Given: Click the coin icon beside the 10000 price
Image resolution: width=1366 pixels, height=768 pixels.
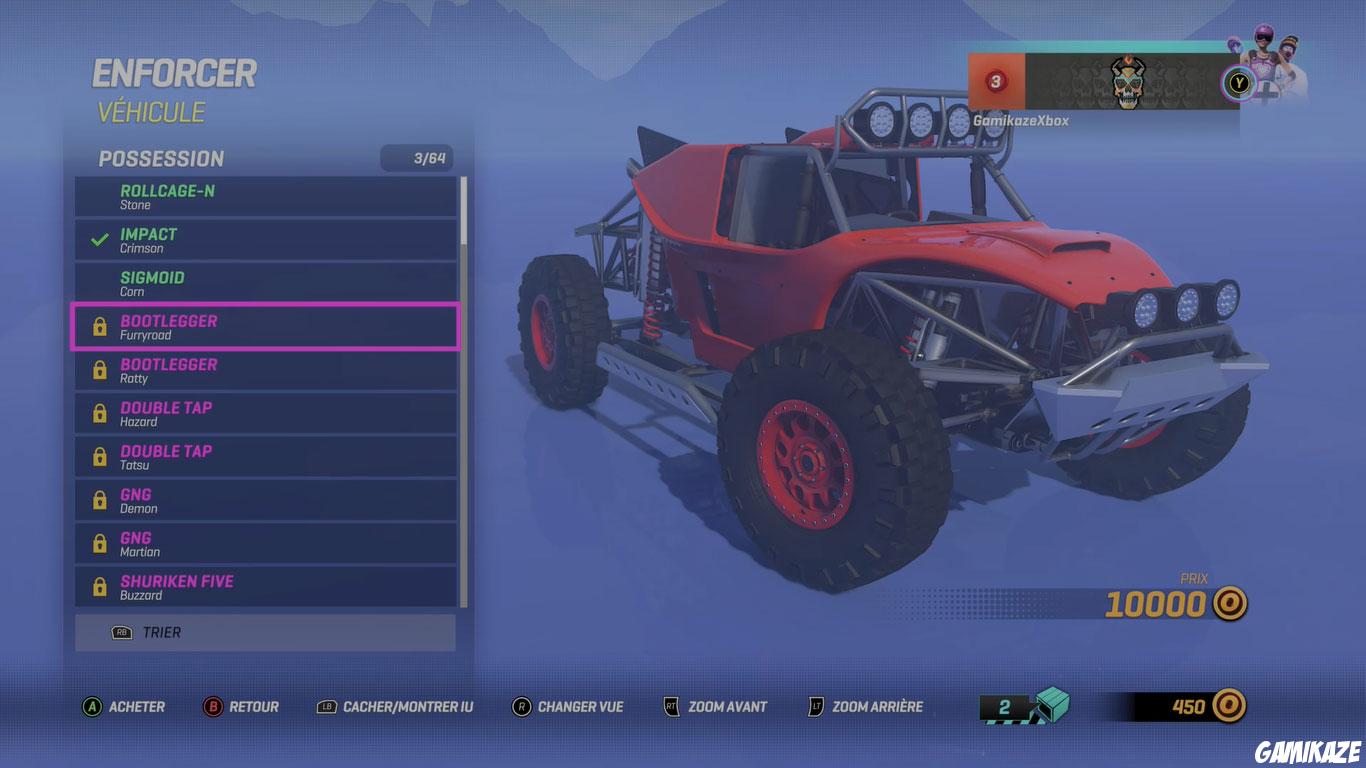Looking at the screenshot, I should pyautogui.click(x=1229, y=604).
